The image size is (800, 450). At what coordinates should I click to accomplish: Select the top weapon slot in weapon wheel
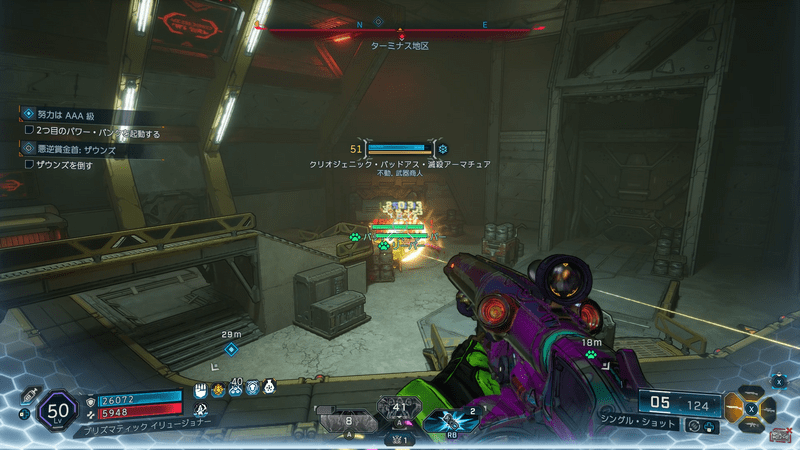751,395
